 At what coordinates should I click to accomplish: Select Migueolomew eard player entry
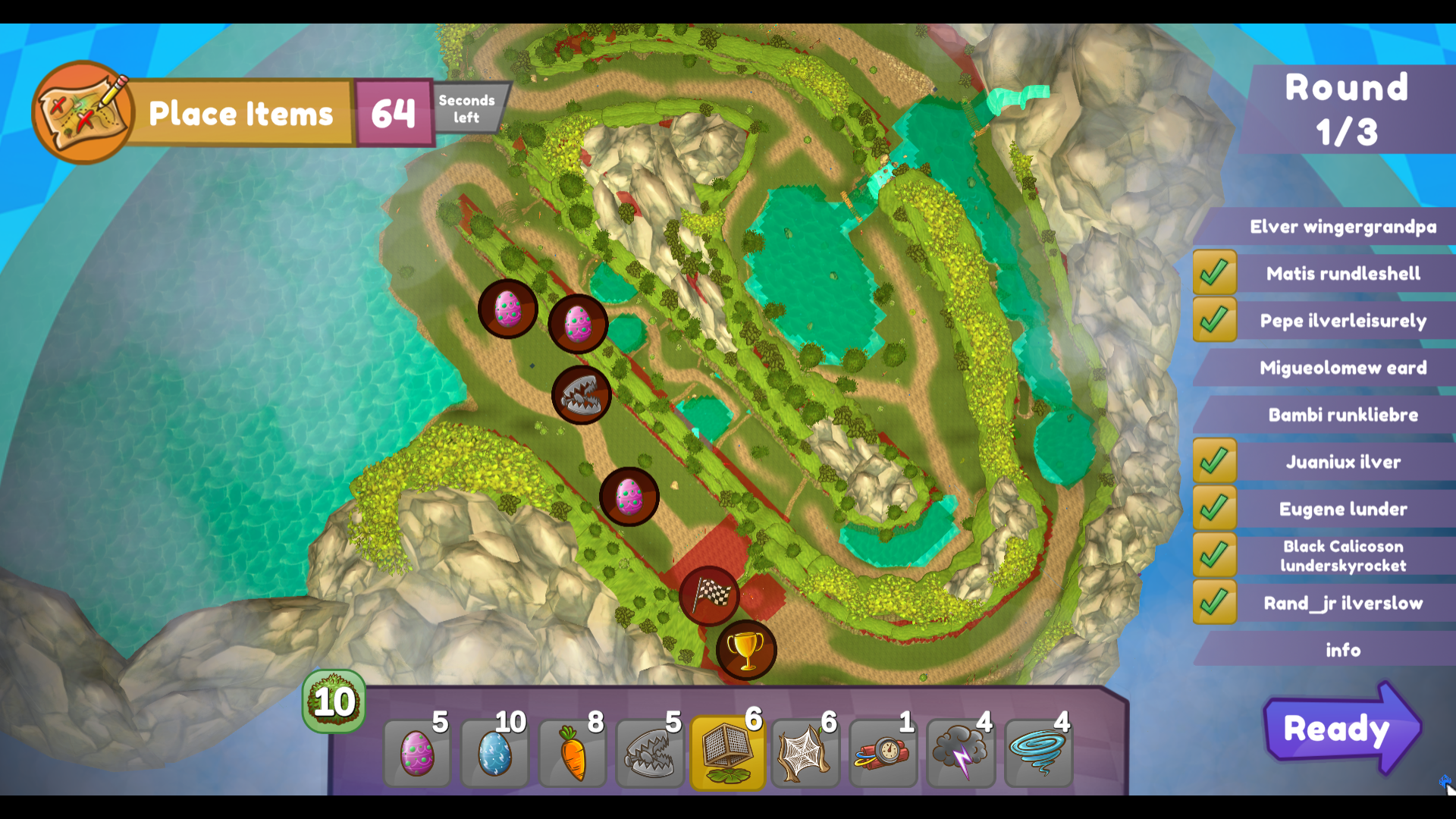[1342, 368]
